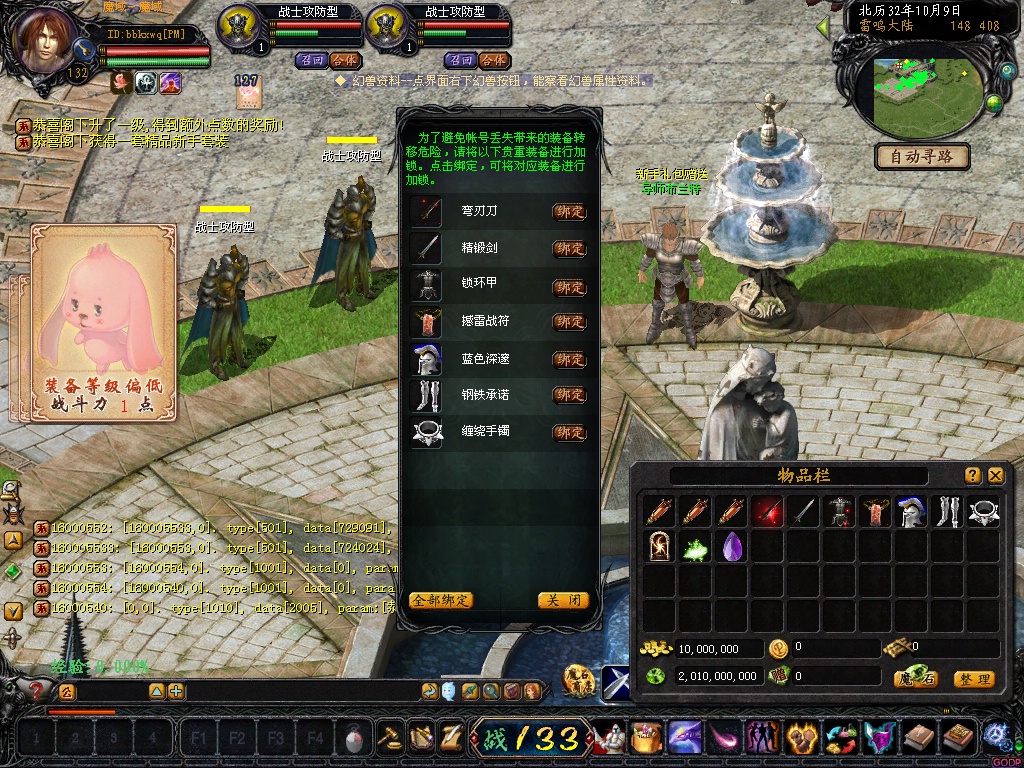The image size is (1024, 768).
Task: Bind the 缠绕手镯 bracelet
Action: pyautogui.click(x=569, y=433)
